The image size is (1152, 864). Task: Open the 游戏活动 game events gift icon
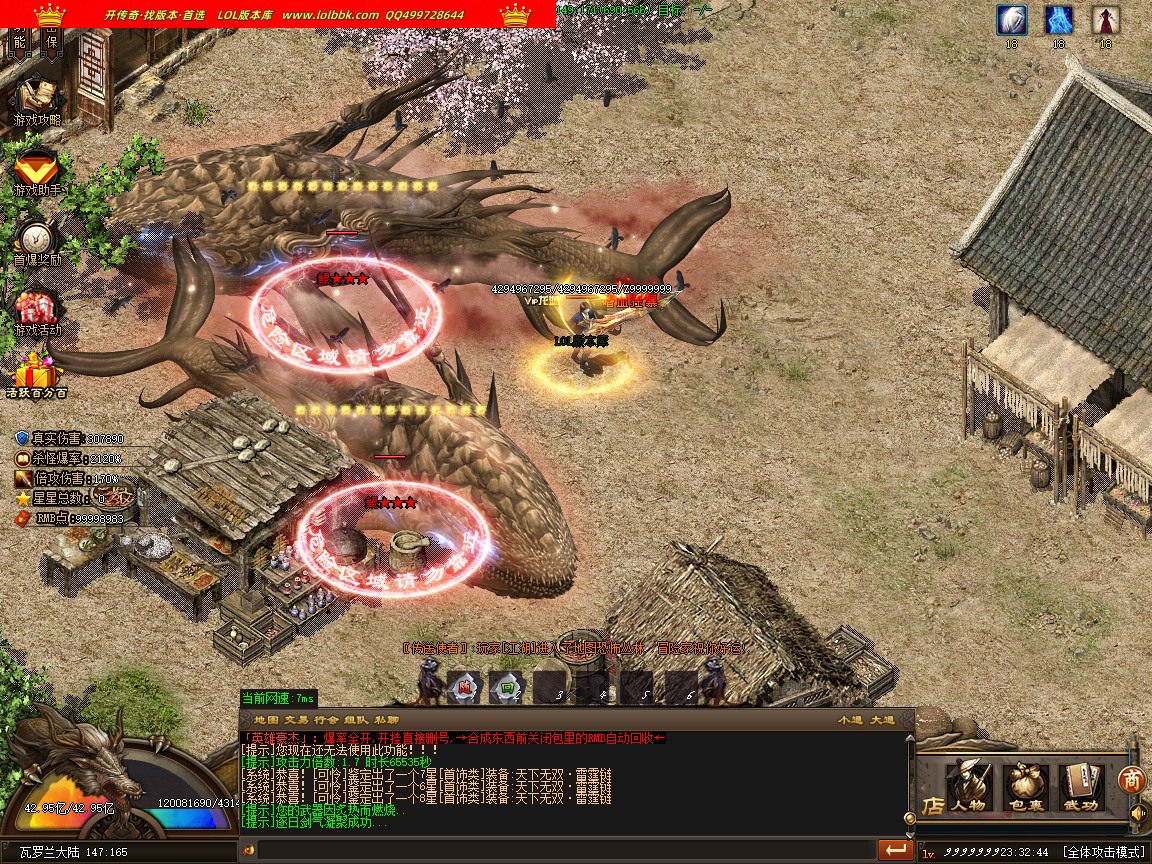(x=37, y=308)
